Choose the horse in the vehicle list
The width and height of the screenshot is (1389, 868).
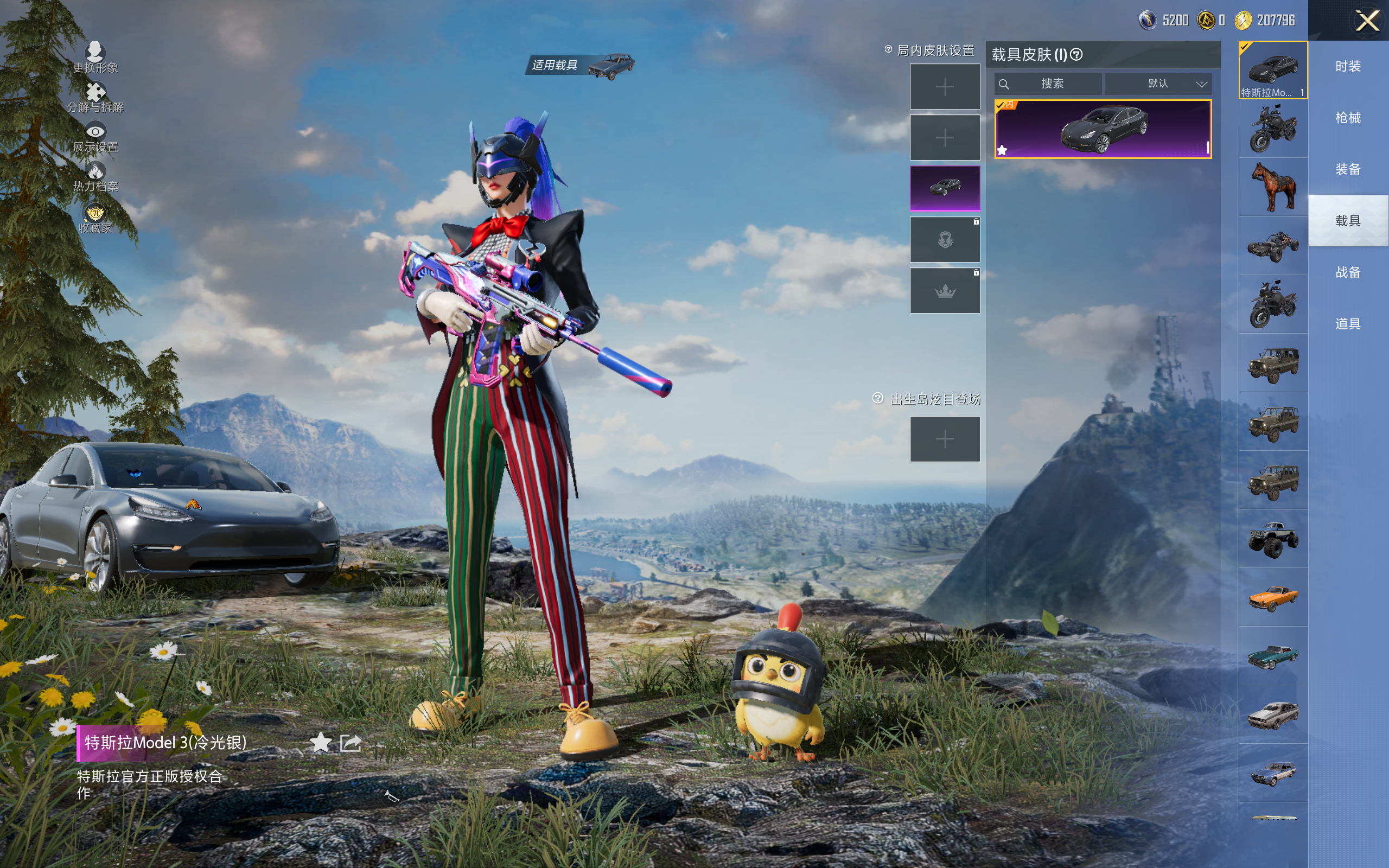pos(1273,187)
